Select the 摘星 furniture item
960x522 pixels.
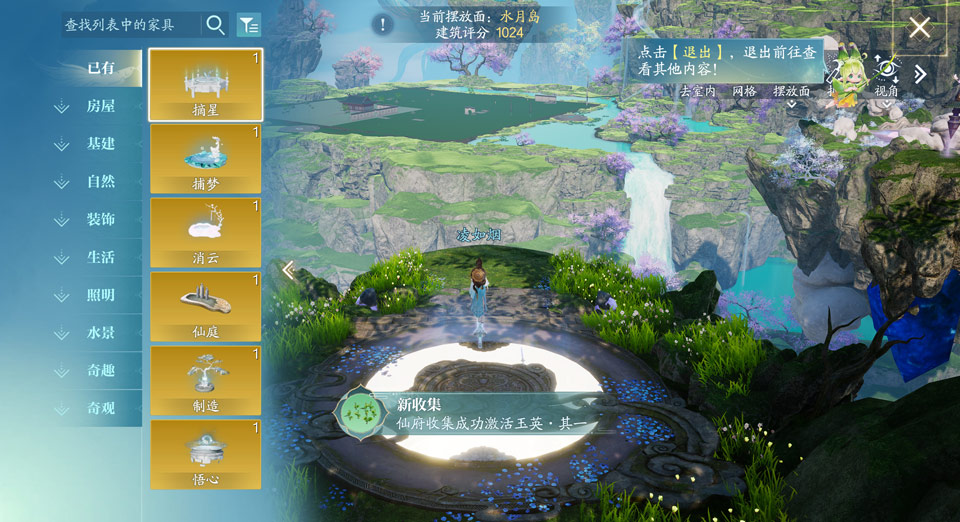click(206, 85)
